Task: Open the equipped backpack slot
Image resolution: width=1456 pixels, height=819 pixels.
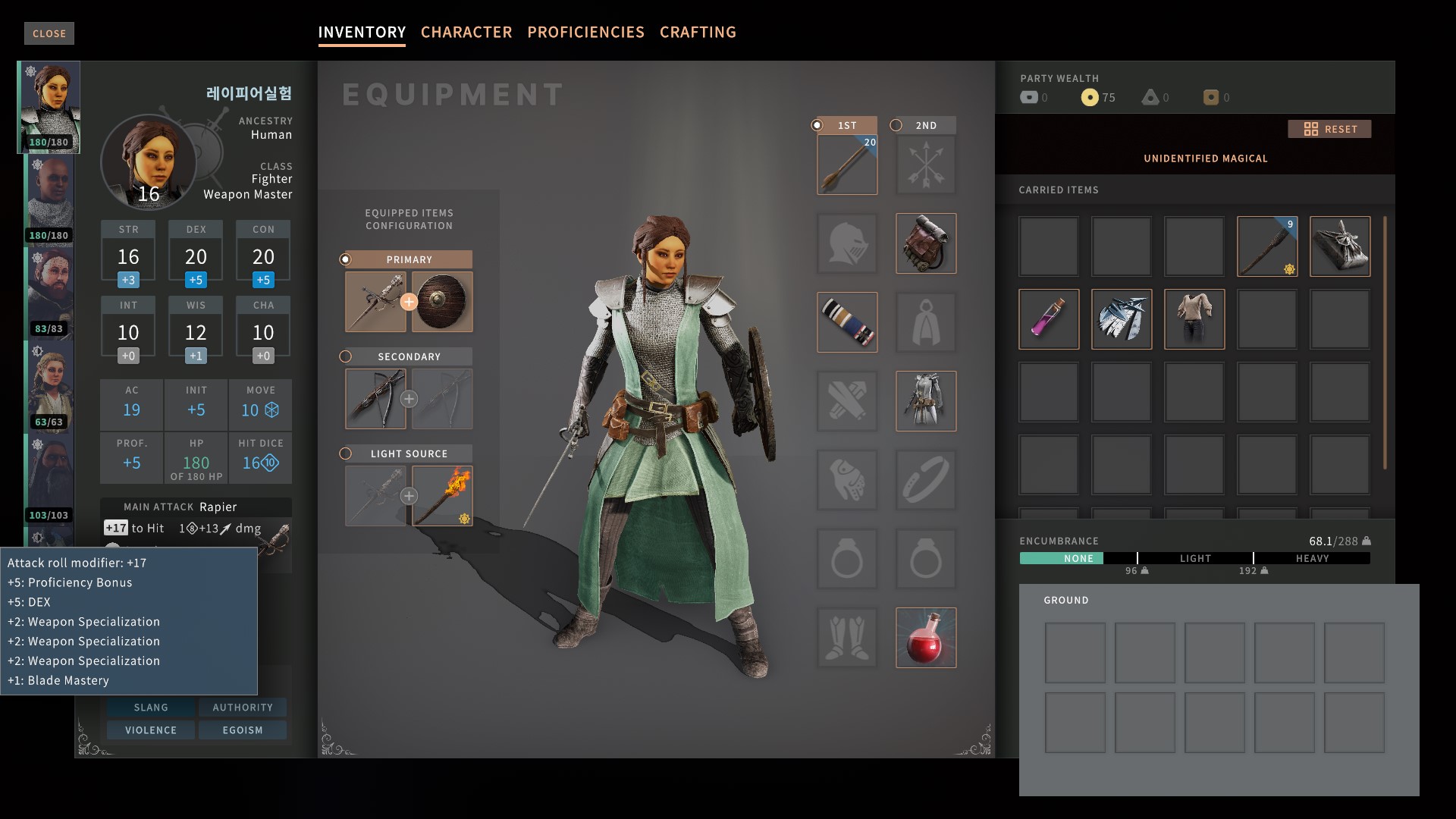Action: tap(925, 243)
